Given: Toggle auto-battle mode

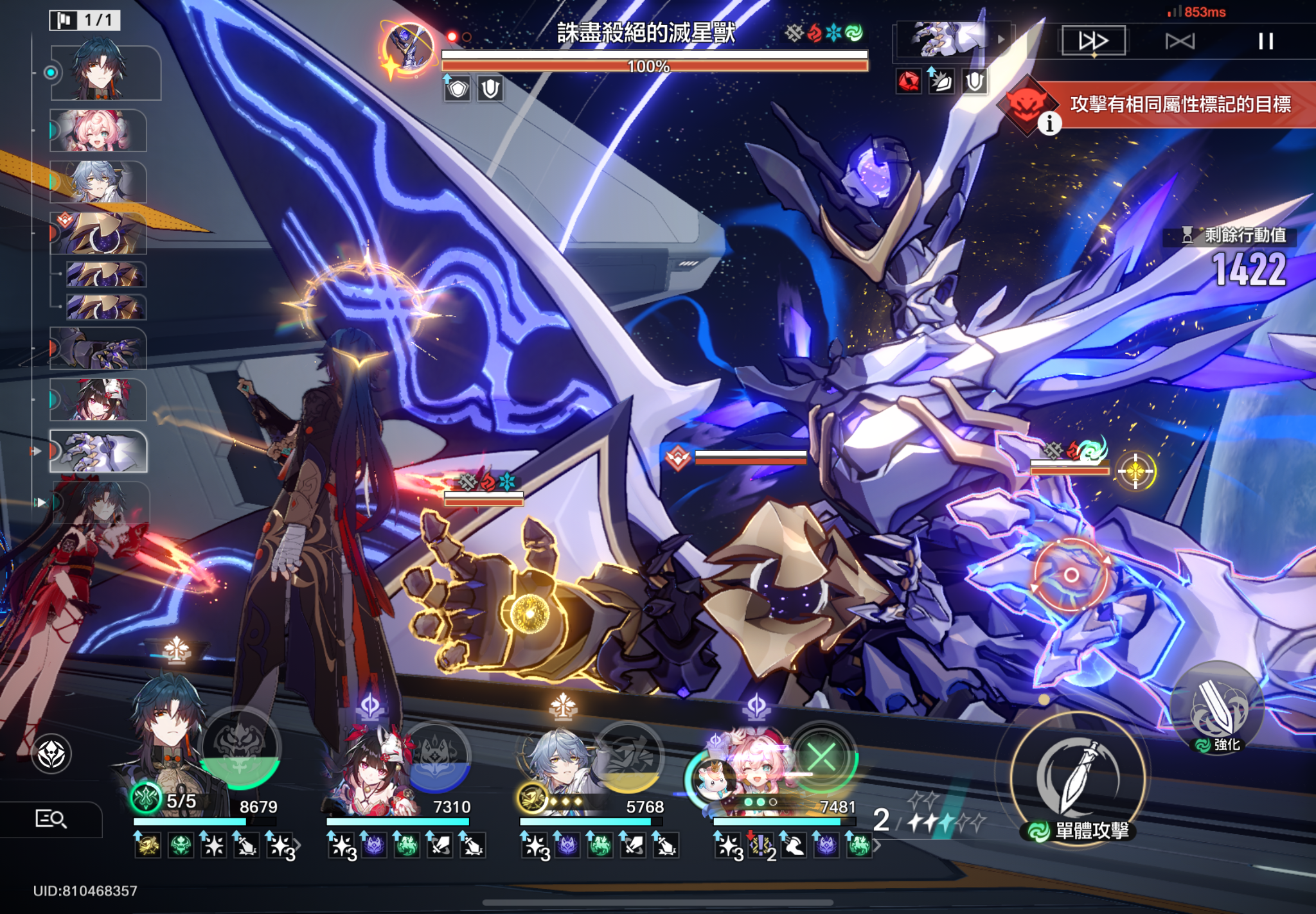Looking at the screenshot, I should point(1180,41).
